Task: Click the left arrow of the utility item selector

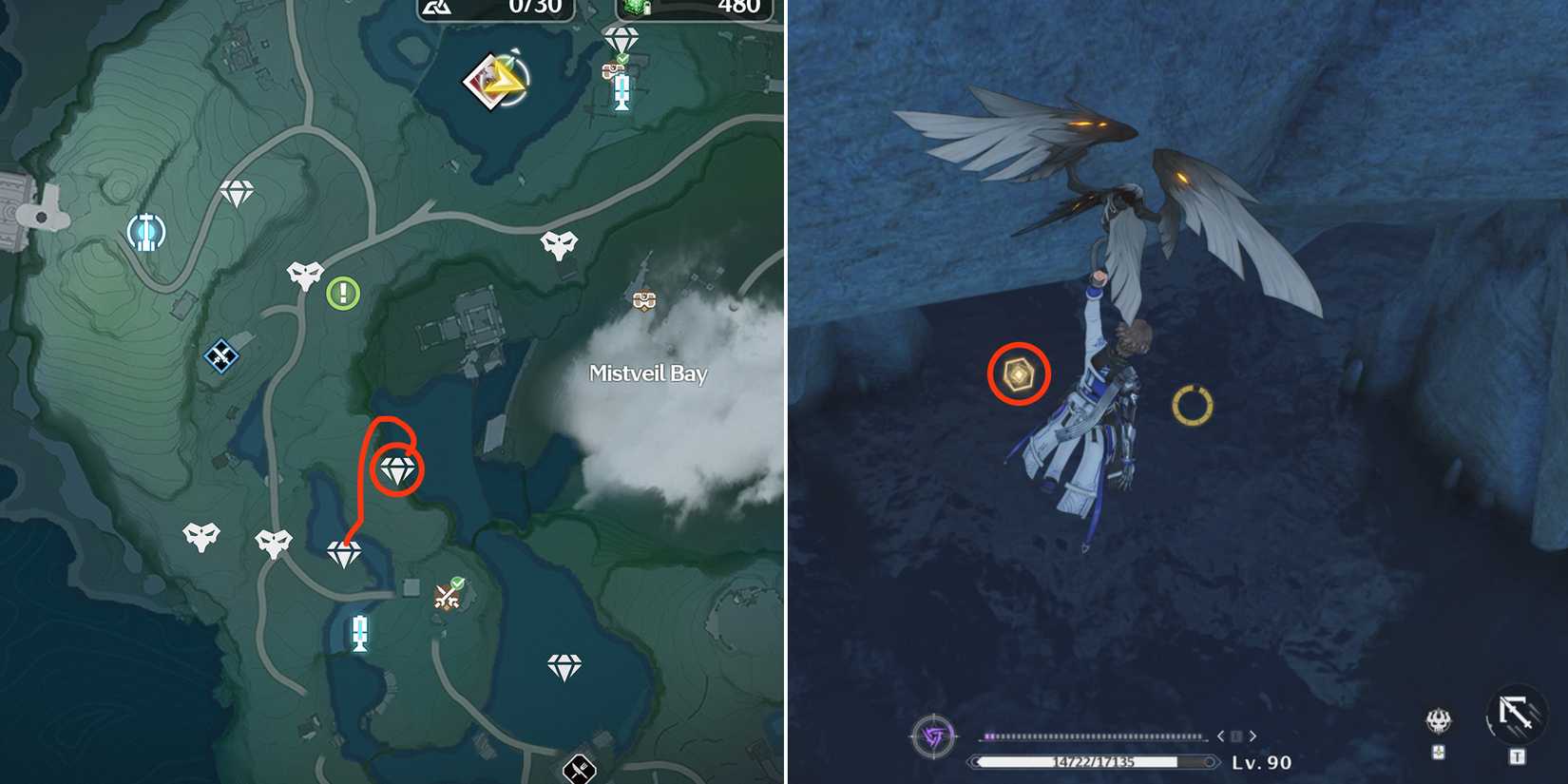Action: [x=1220, y=735]
